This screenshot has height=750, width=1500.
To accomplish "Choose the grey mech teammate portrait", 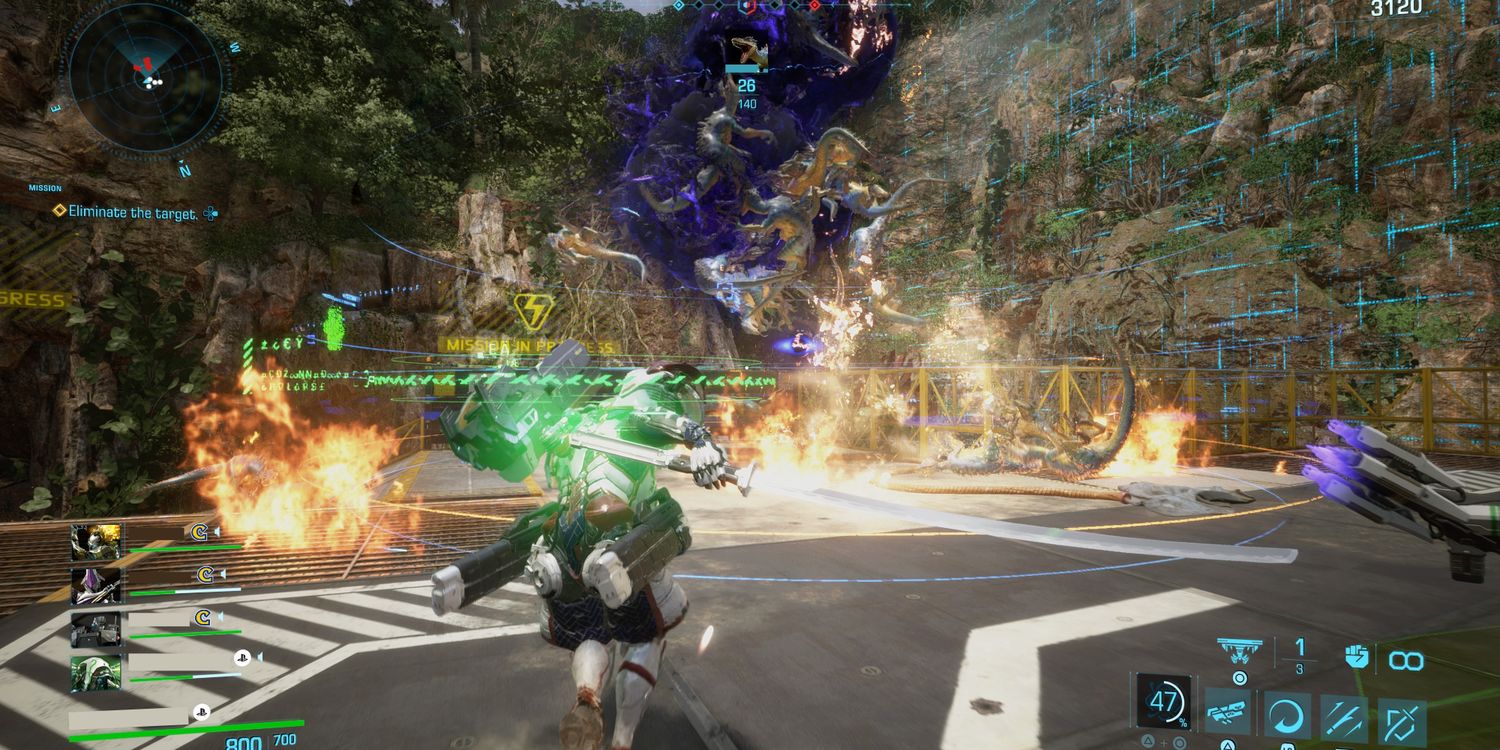I will click(x=96, y=629).
